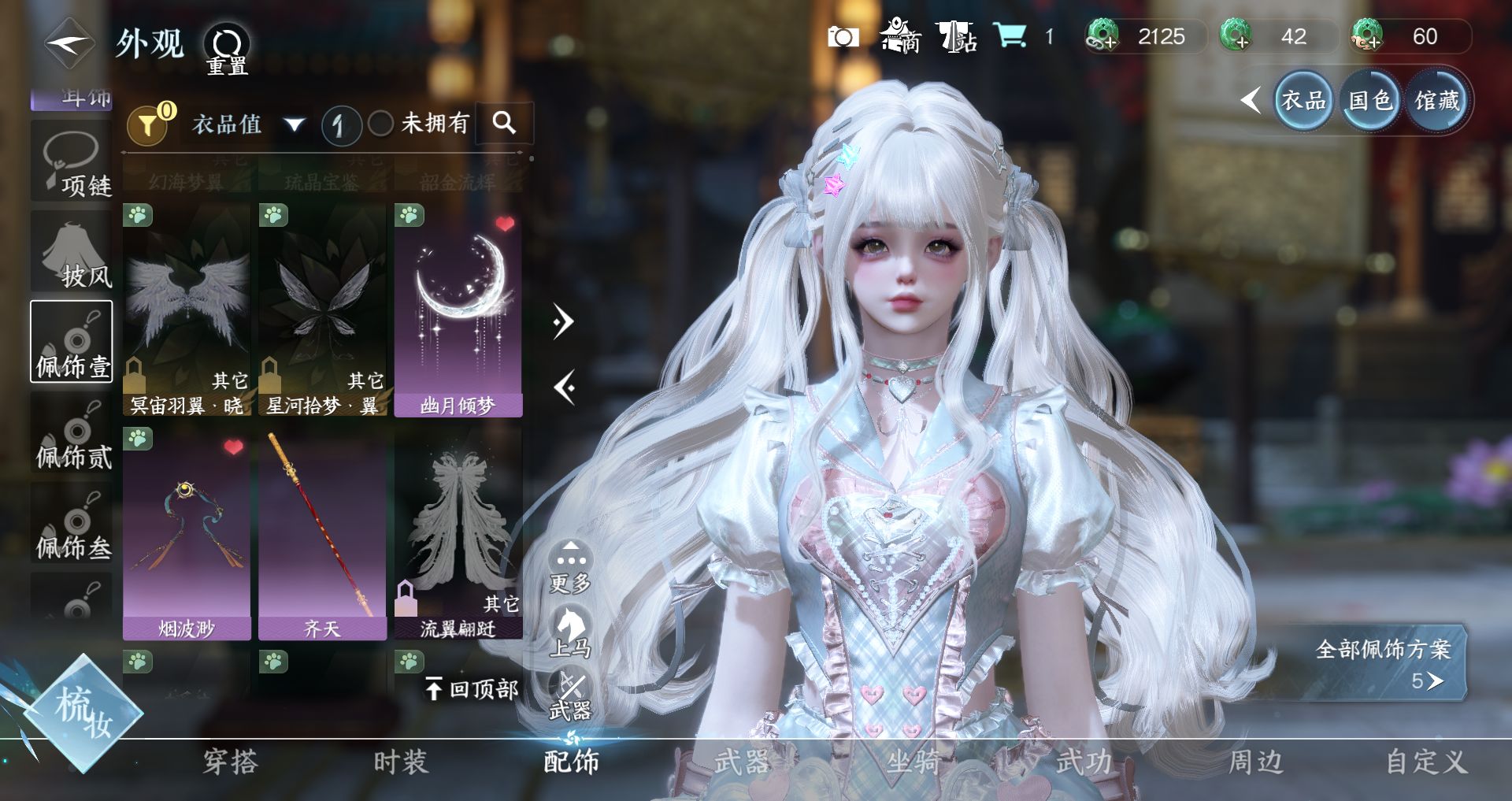Toggle the 未拥有 filter checkbox
Image resolution: width=1512 pixels, height=801 pixels.
381,124
